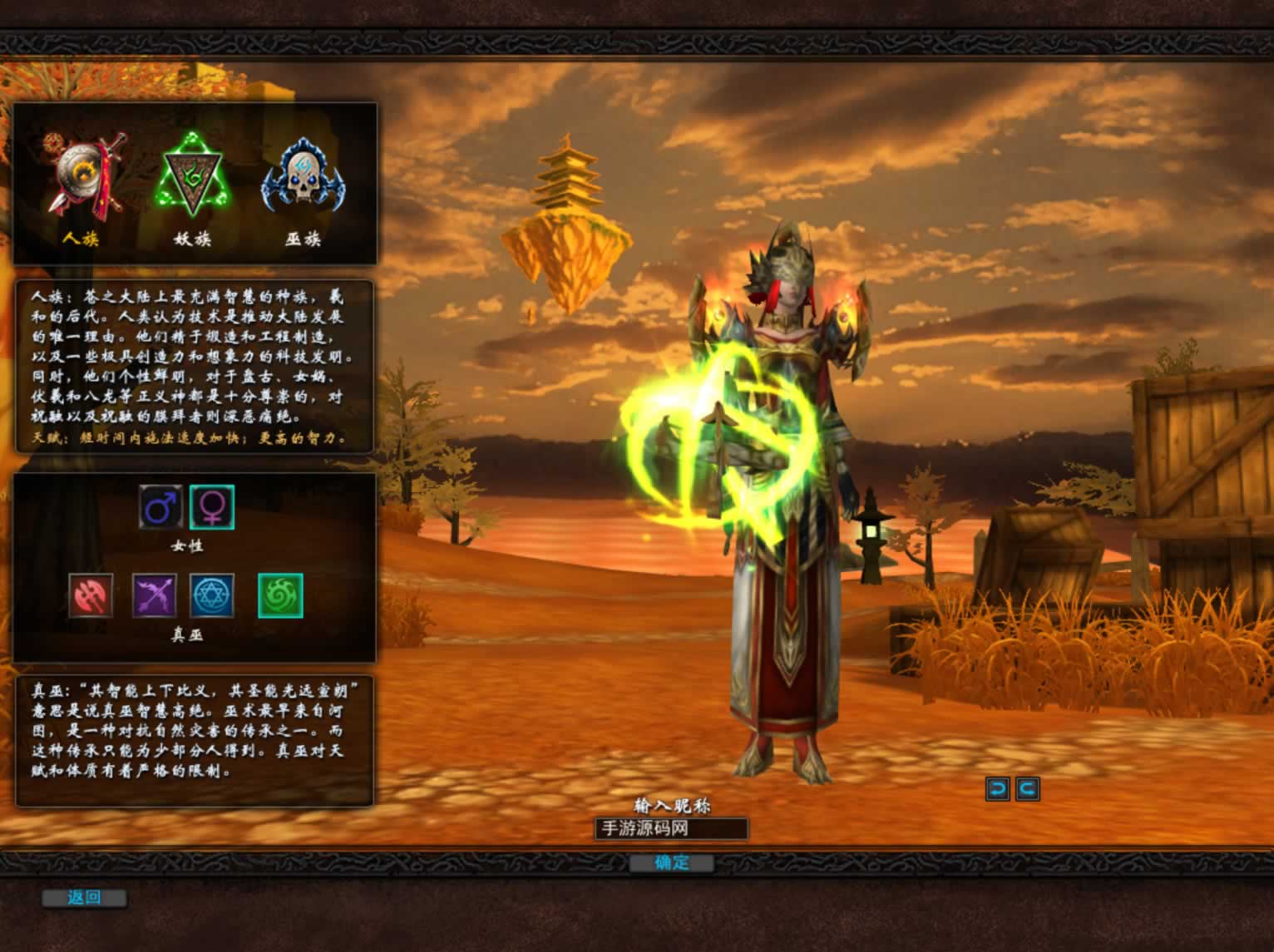Choose the red axe warrior class
Screen dimensions: 1274x952
91,595
